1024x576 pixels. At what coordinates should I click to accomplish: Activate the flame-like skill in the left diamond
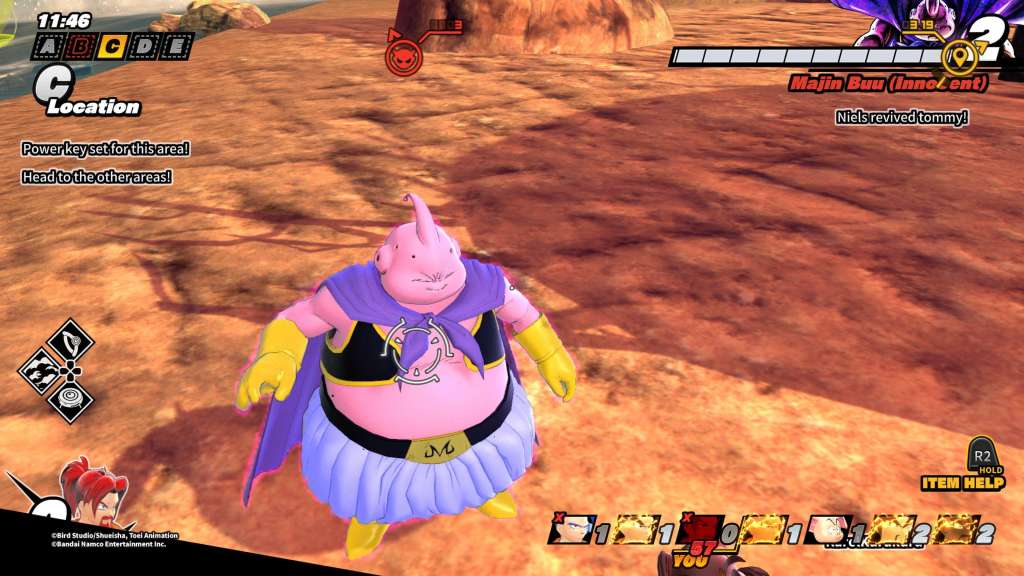point(42,371)
